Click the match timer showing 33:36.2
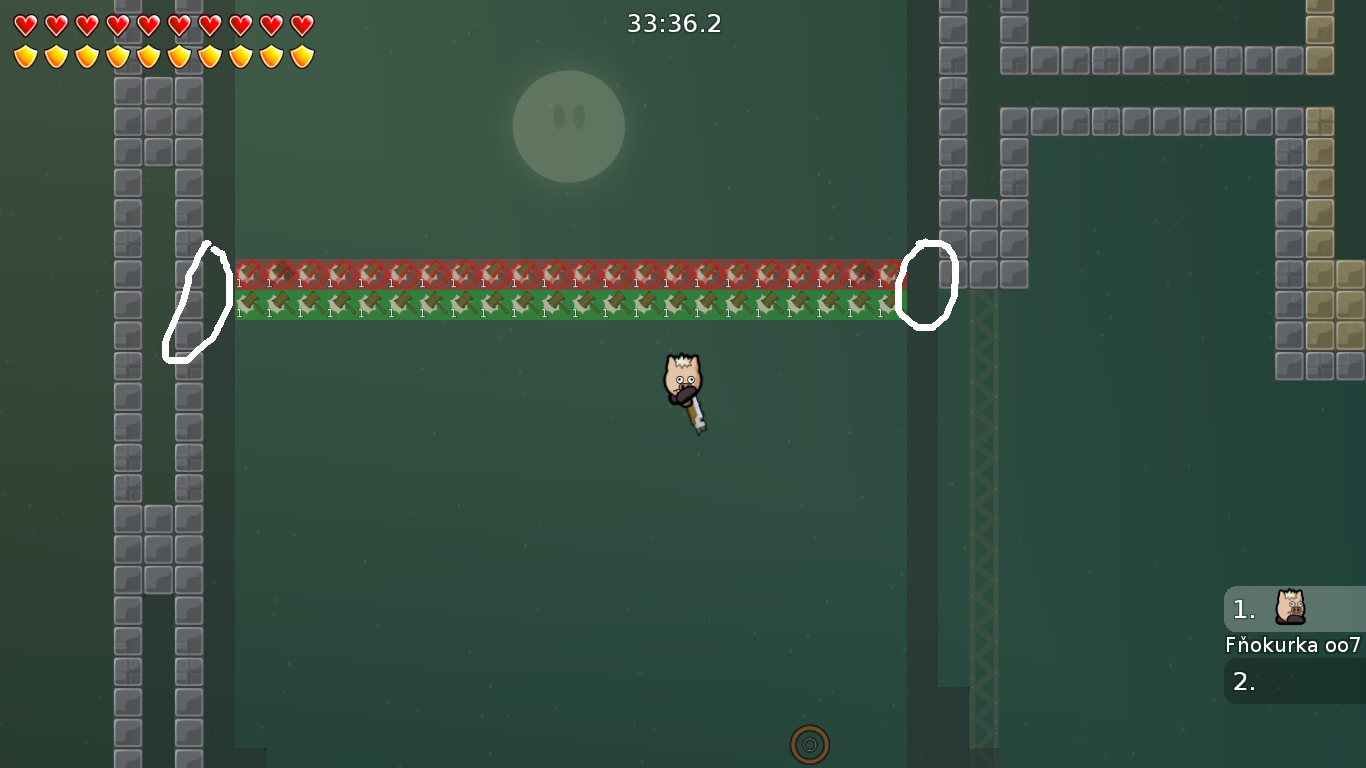The height and width of the screenshot is (768, 1366). [675, 24]
